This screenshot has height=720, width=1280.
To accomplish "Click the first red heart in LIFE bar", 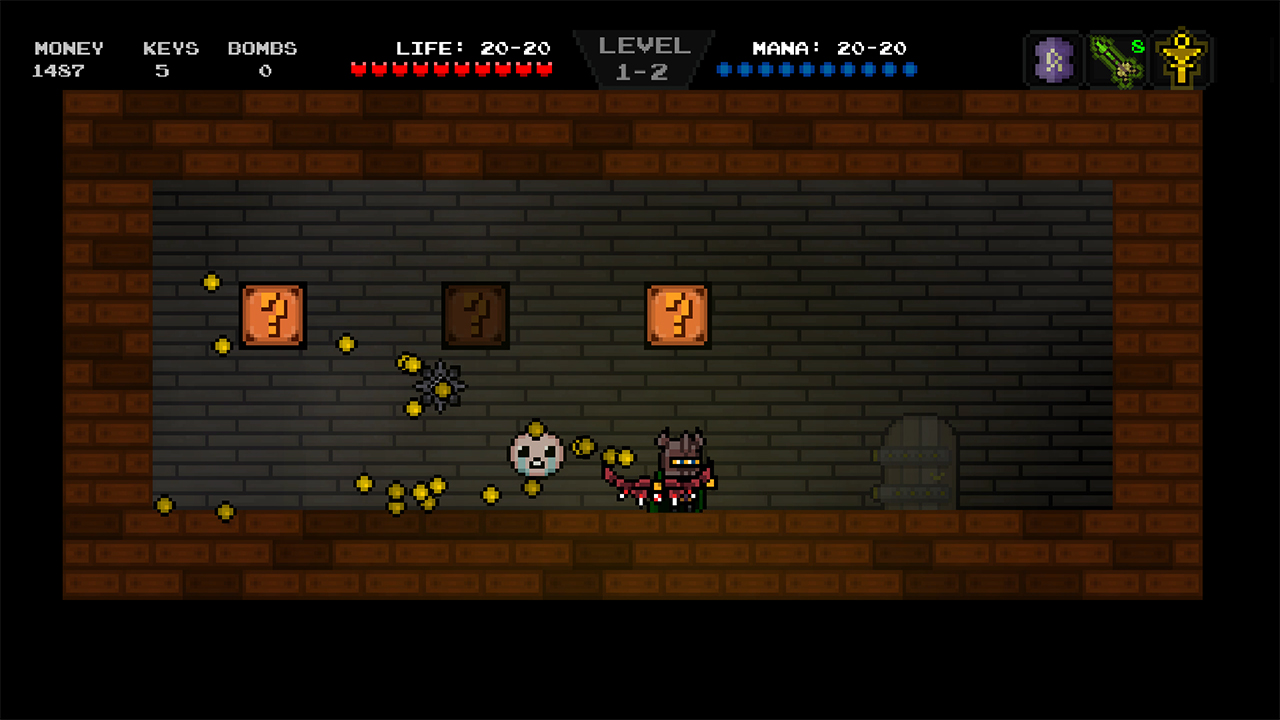I will [x=360, y=68].
